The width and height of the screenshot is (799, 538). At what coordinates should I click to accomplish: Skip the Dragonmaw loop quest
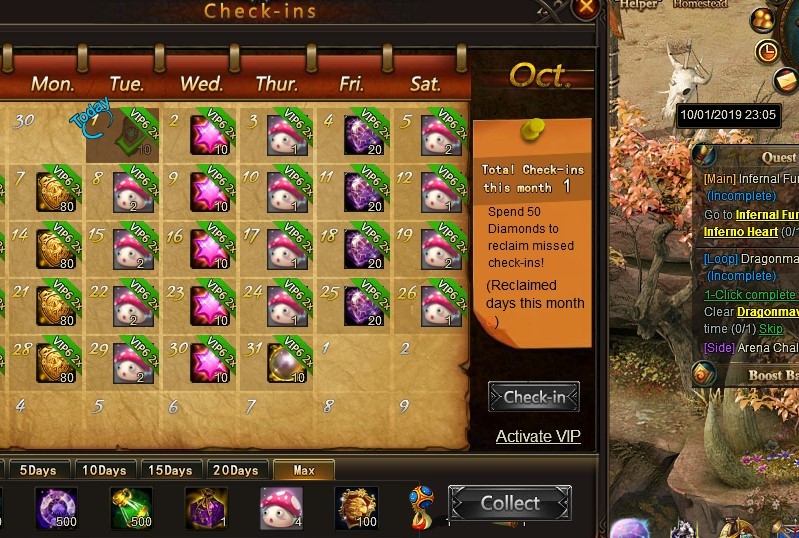(770, 328)
